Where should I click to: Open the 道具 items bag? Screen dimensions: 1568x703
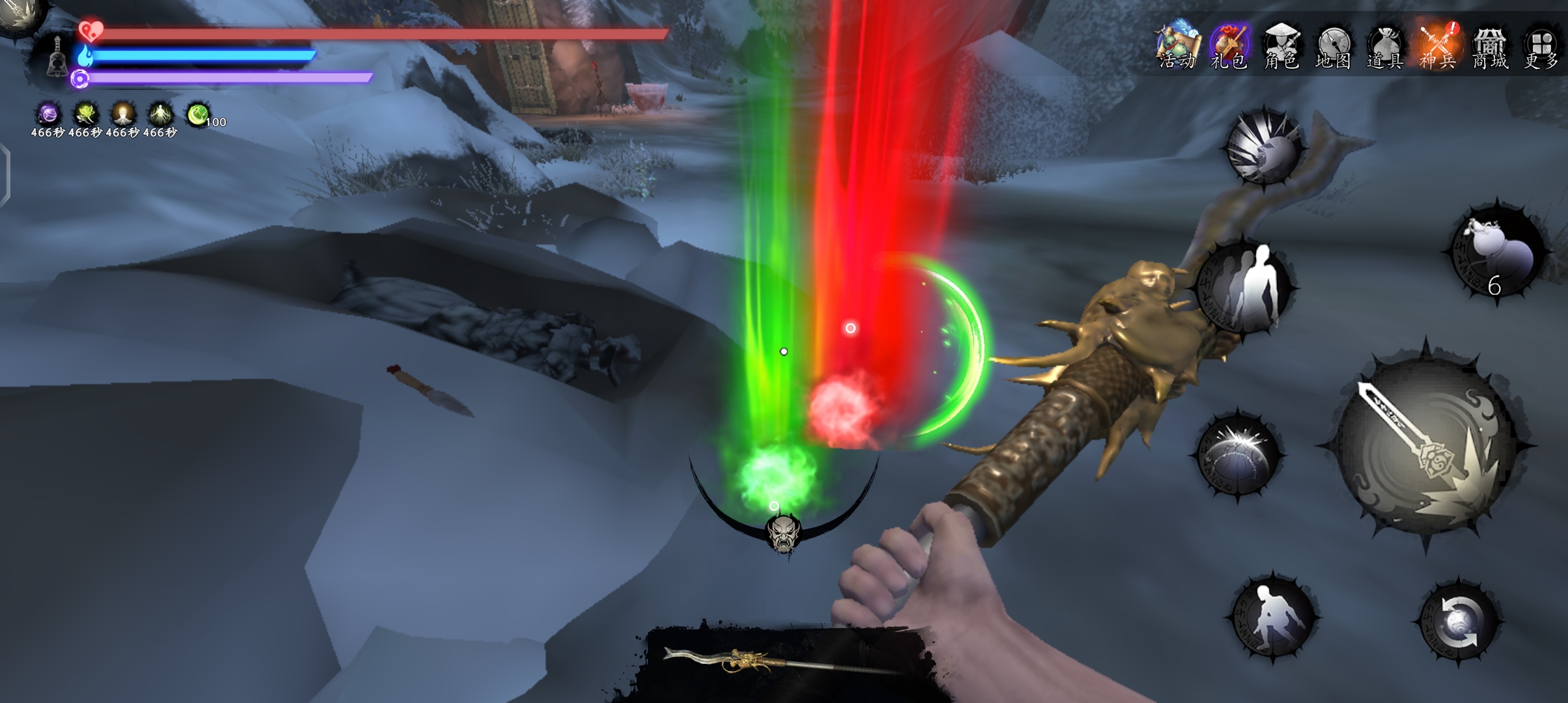pos(1385,46)
